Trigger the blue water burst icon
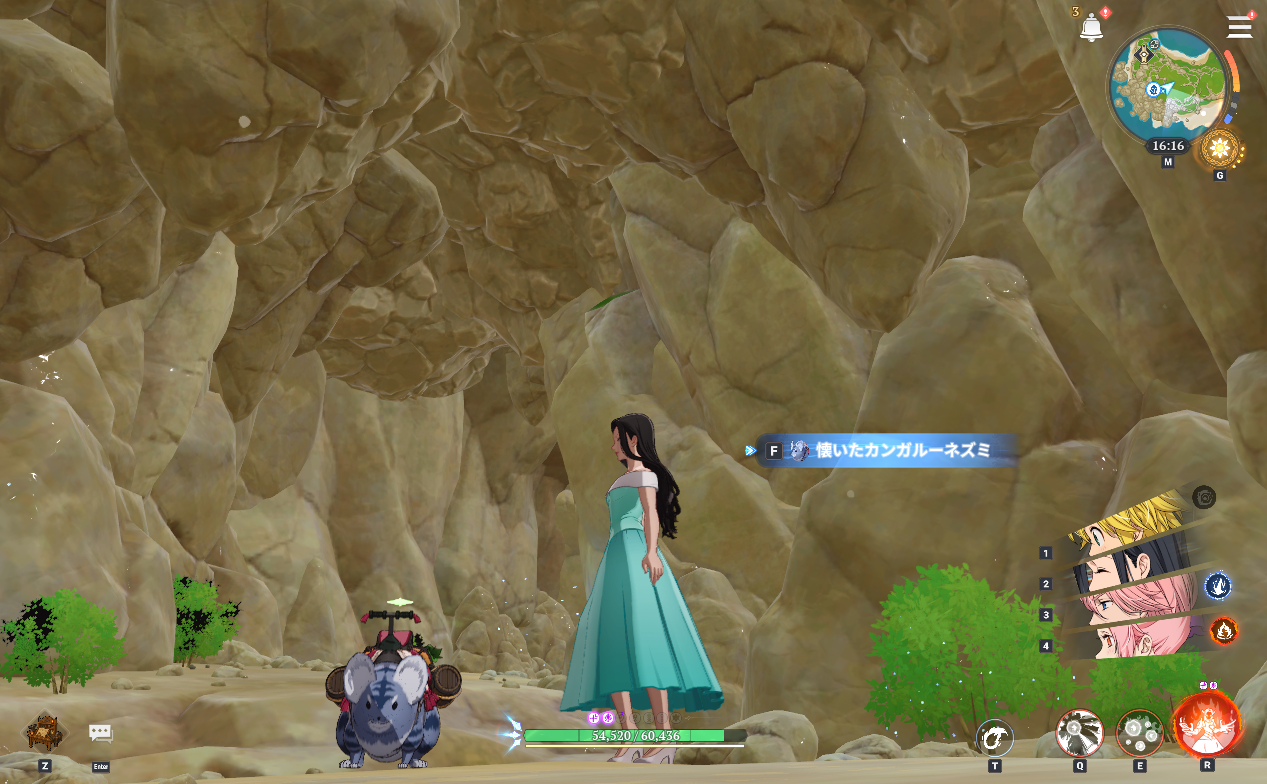1267x784 pixels. pyautogui.click(x=1216, y=585)
